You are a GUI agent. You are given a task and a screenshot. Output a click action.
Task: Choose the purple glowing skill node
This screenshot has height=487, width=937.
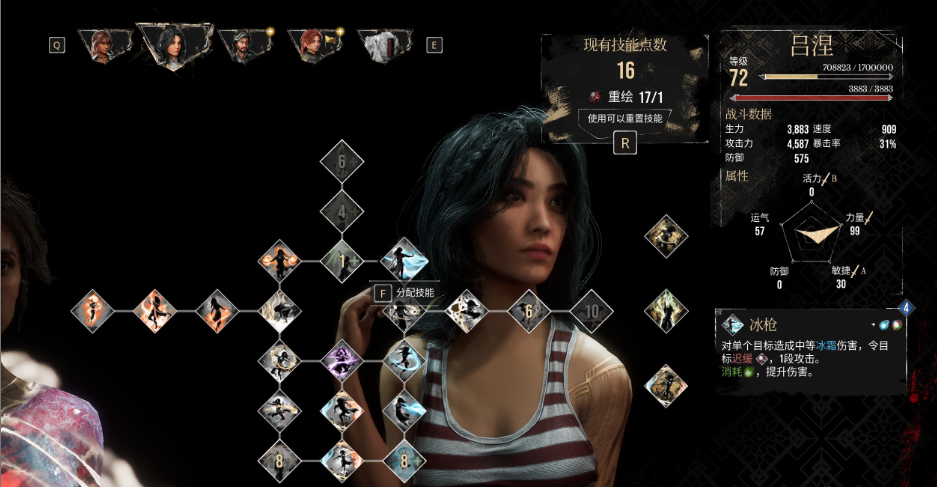point(342,360)
